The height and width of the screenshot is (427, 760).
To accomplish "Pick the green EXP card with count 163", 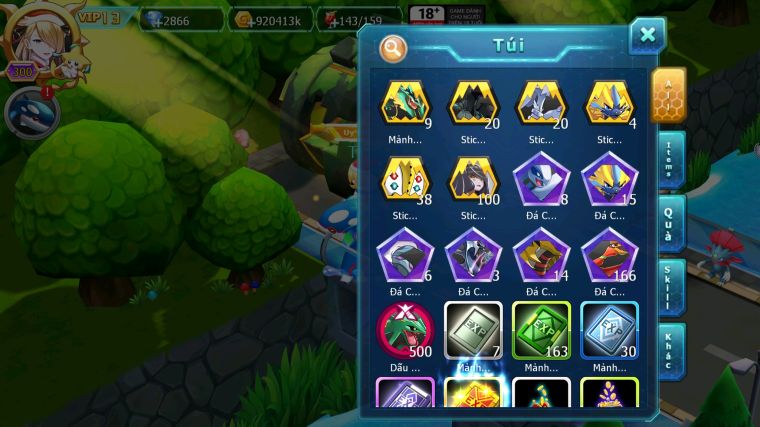I will click(x=541, y=330).
